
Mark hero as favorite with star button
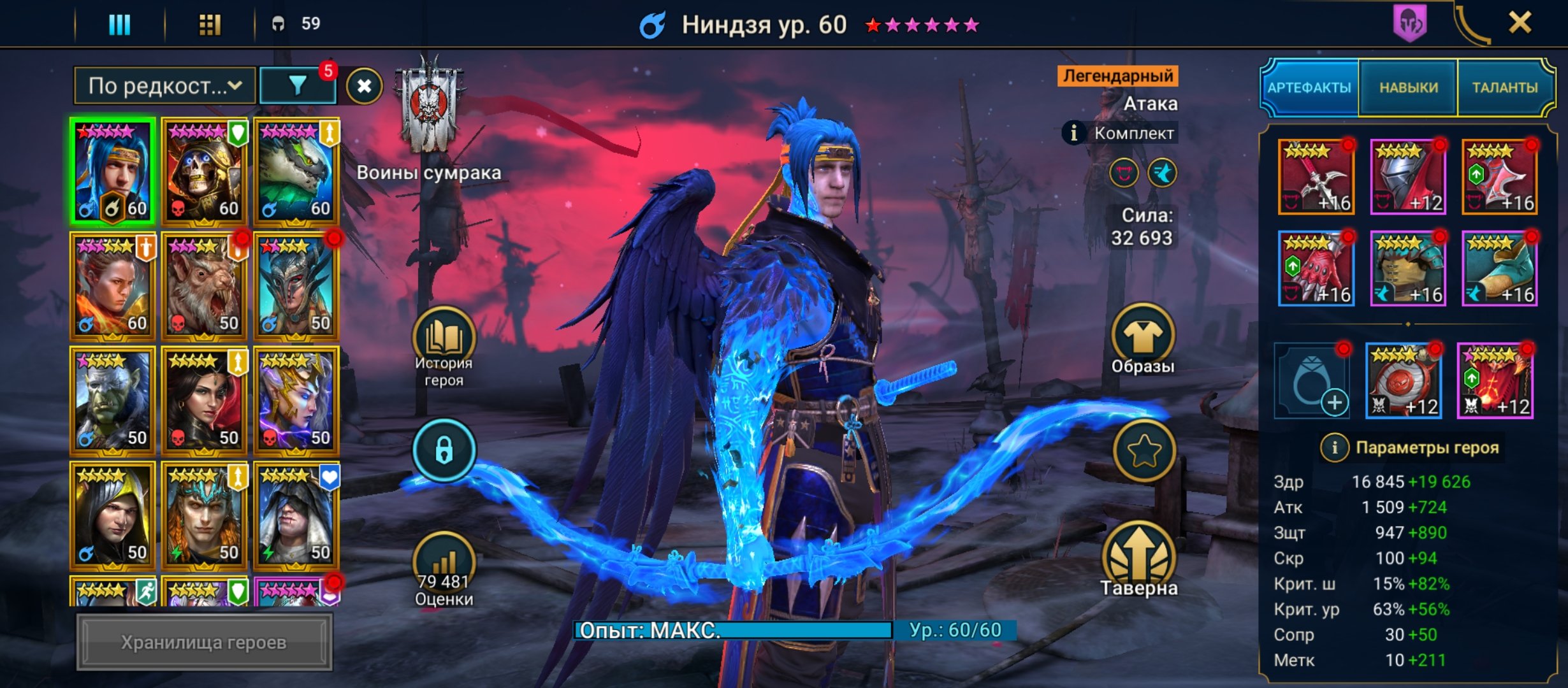click(1144, 450)
